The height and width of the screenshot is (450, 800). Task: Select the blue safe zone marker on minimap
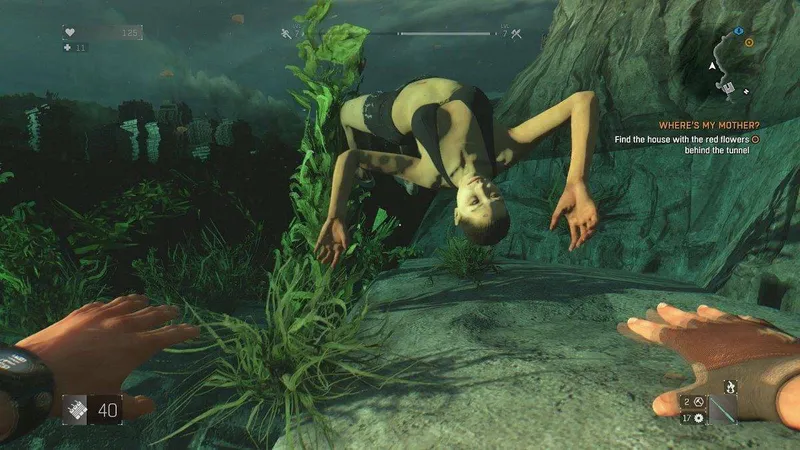[739, 31]
